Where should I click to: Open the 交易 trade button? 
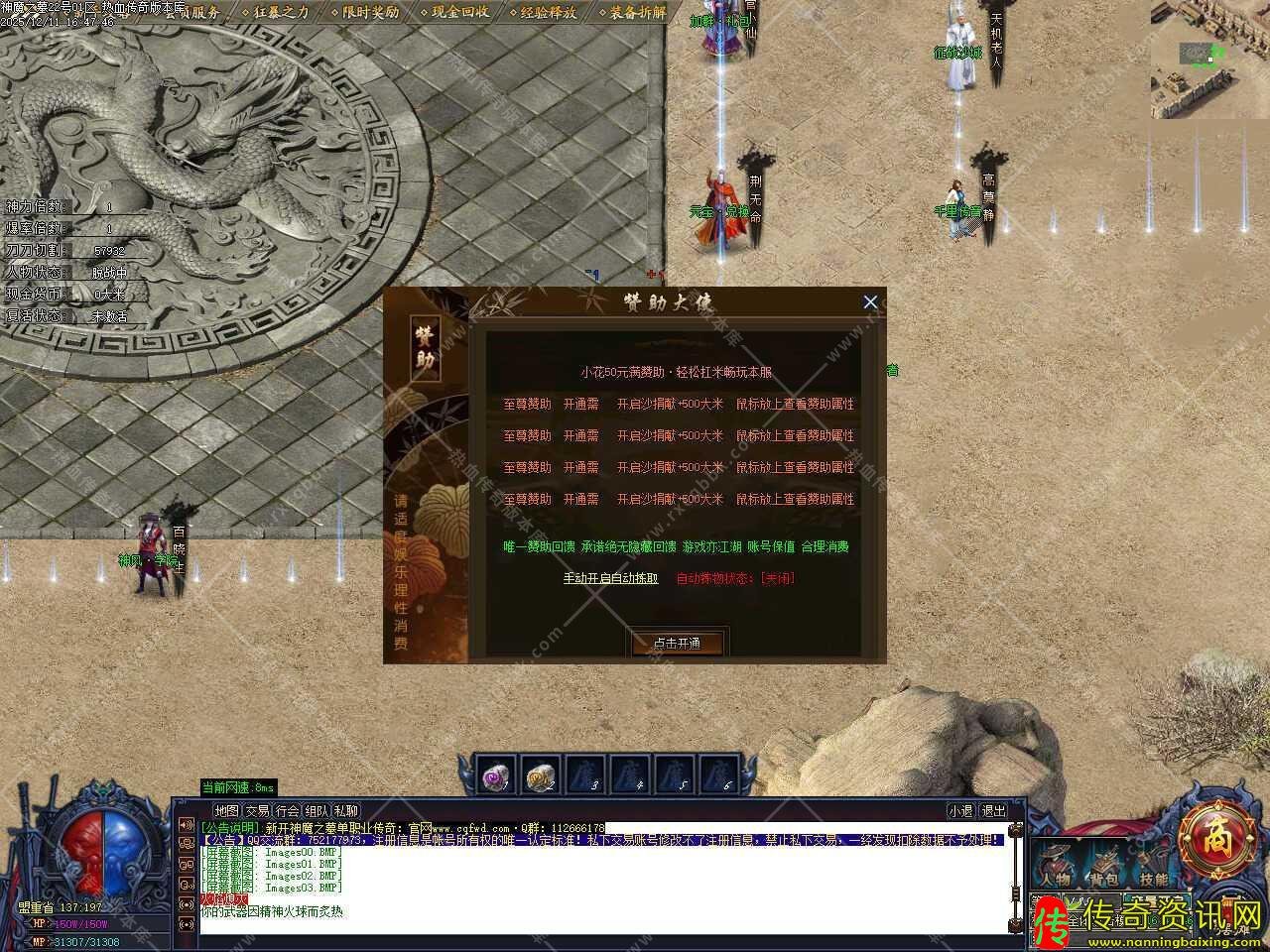coord(257,810)
